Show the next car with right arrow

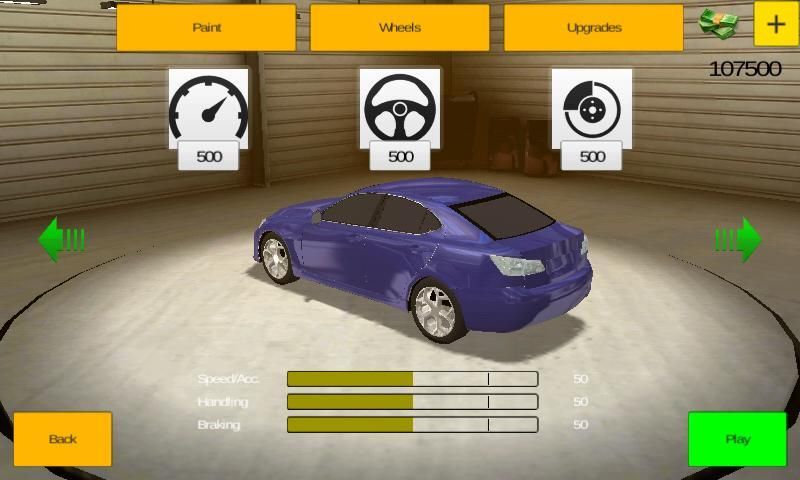point(738,240)
